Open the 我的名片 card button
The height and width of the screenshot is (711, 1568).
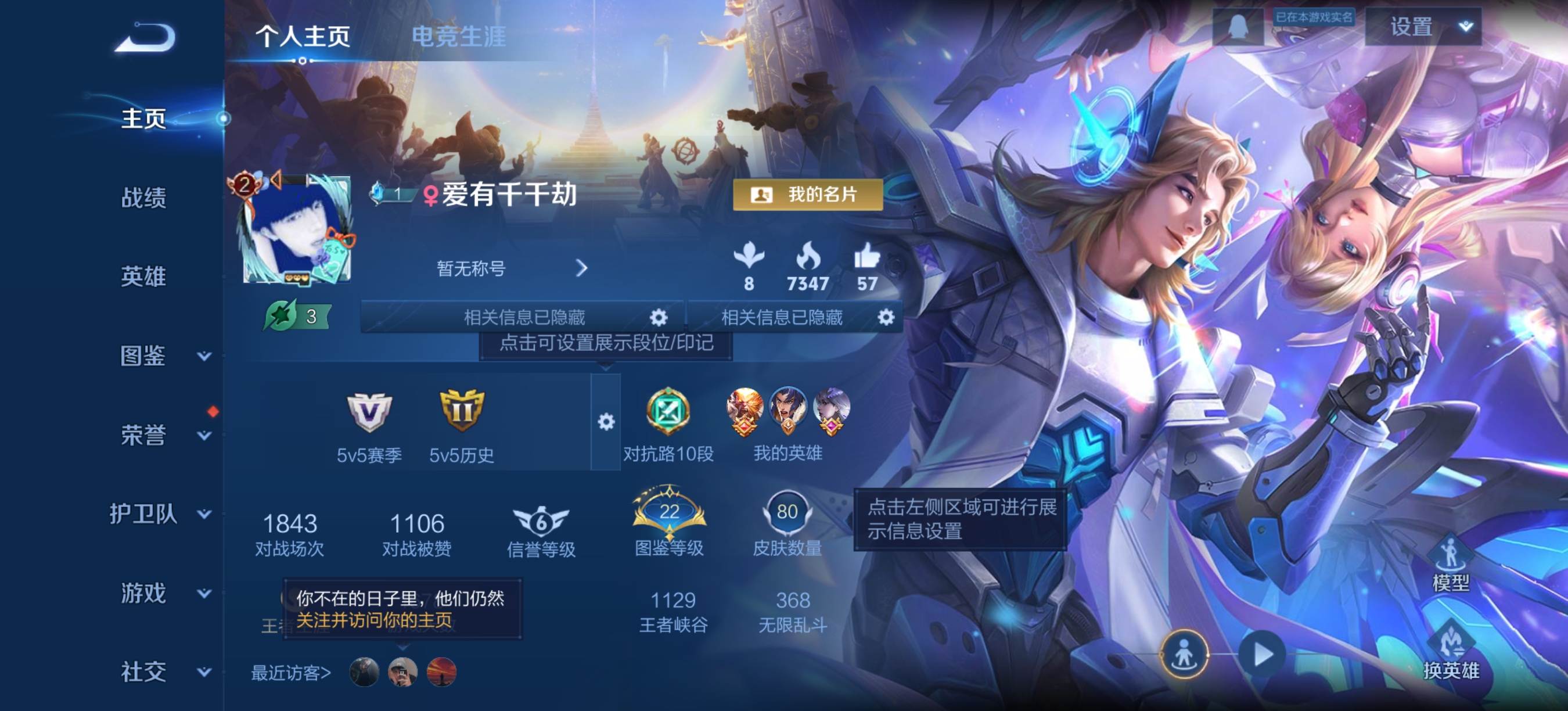coord(807,195)
